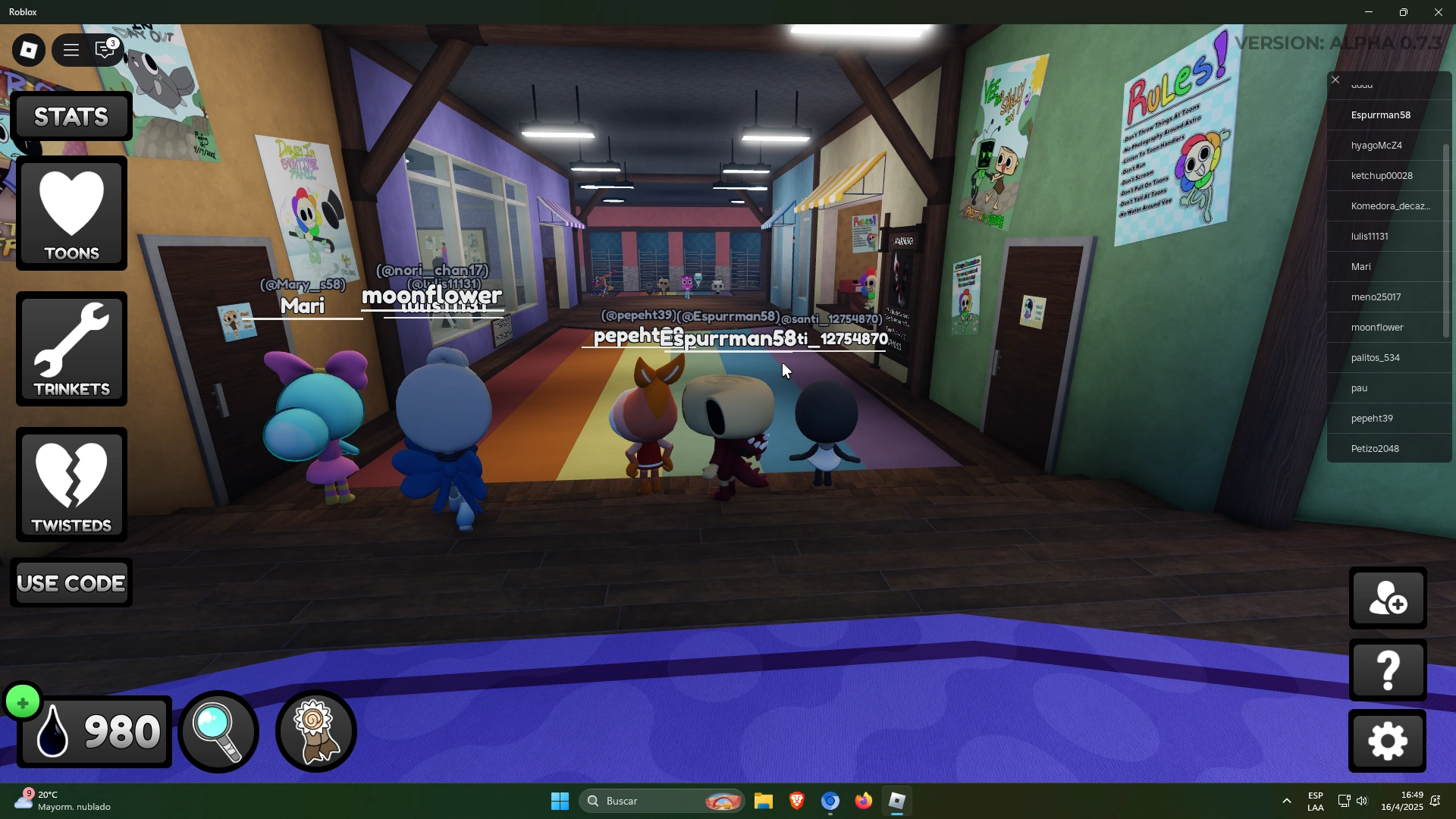The height and width of the screenshot is (819, 1456).
Task: Open the question mark help icon
Action: point(1387,670)
